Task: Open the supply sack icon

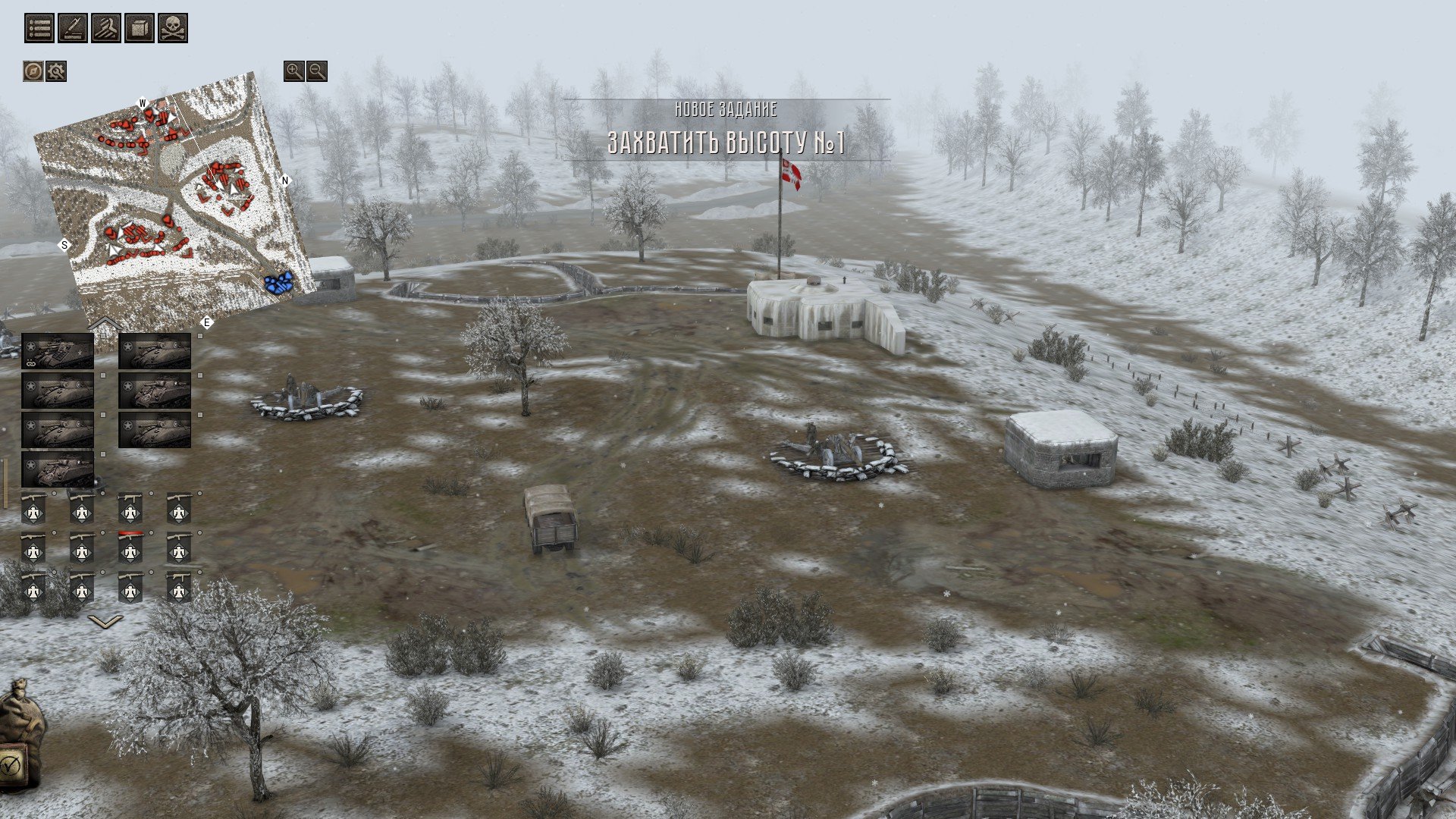Action: coord(19,714)
